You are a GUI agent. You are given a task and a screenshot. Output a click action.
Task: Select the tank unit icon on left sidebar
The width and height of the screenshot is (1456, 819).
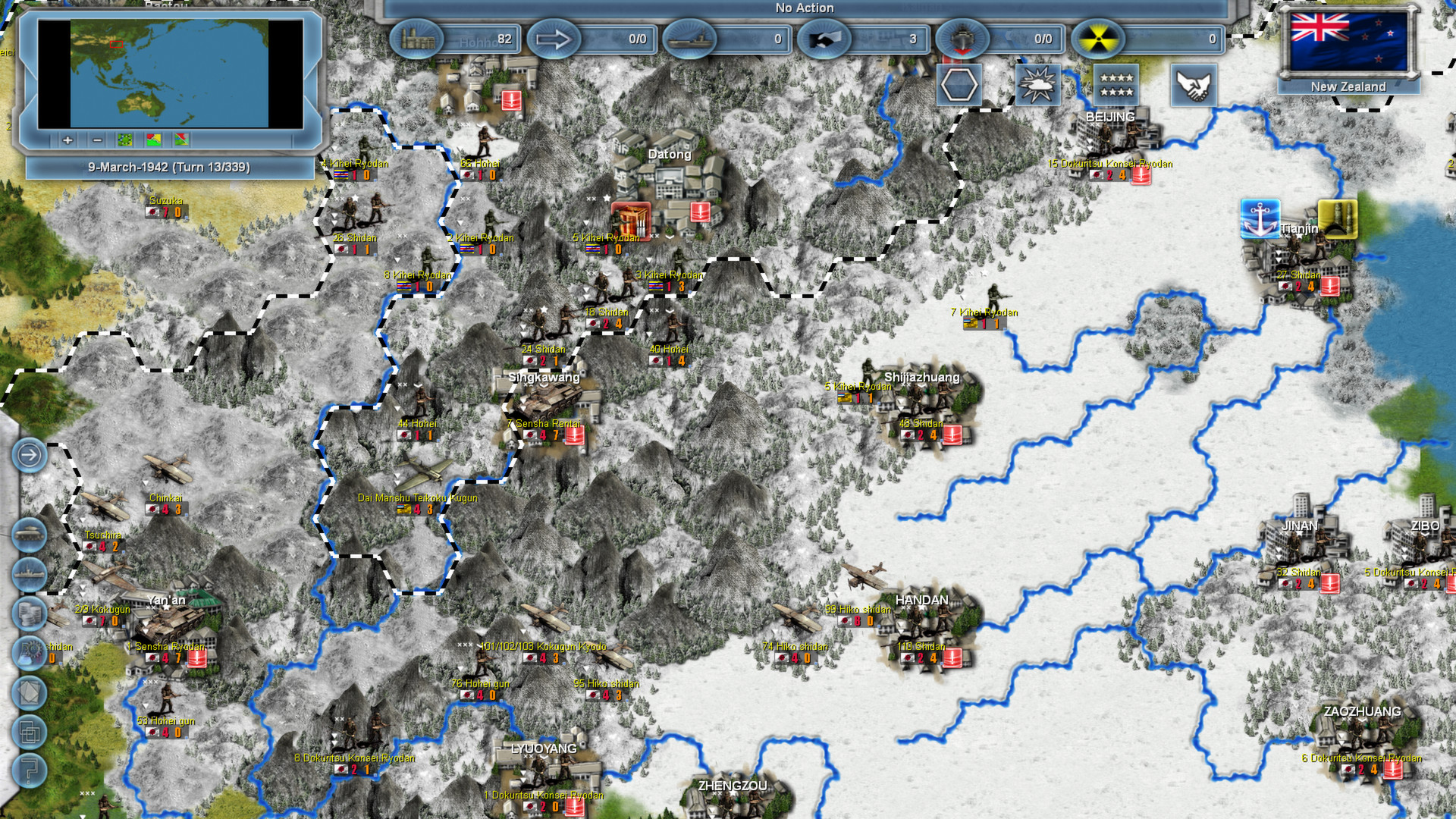coord(30,534)
